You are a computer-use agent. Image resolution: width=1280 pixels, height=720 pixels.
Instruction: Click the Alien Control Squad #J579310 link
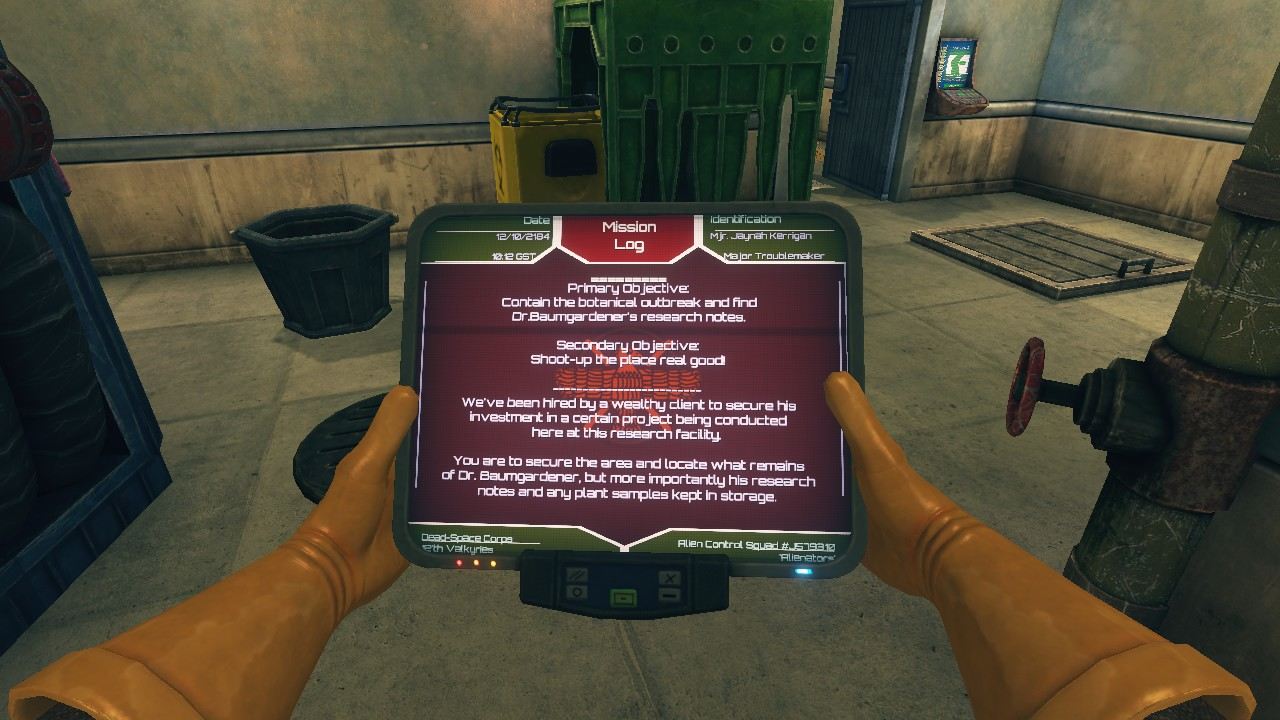click(755, 545)
